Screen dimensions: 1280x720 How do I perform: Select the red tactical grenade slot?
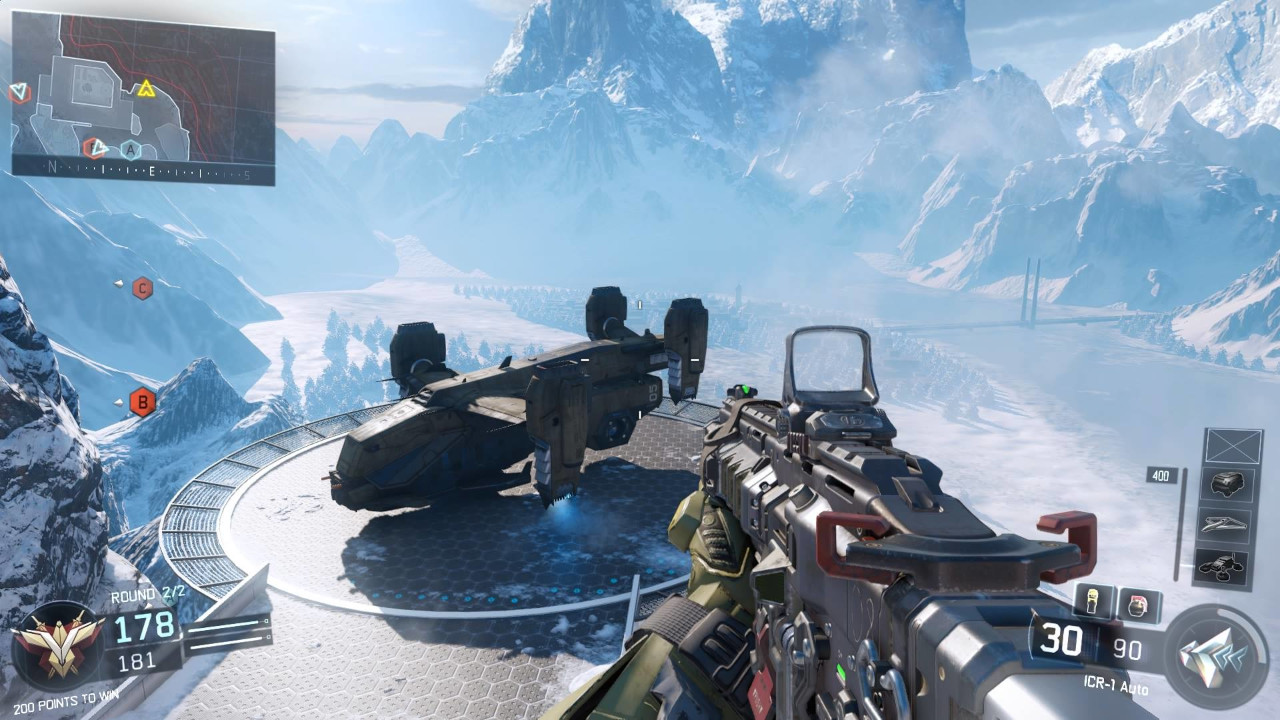[1138, 606]
